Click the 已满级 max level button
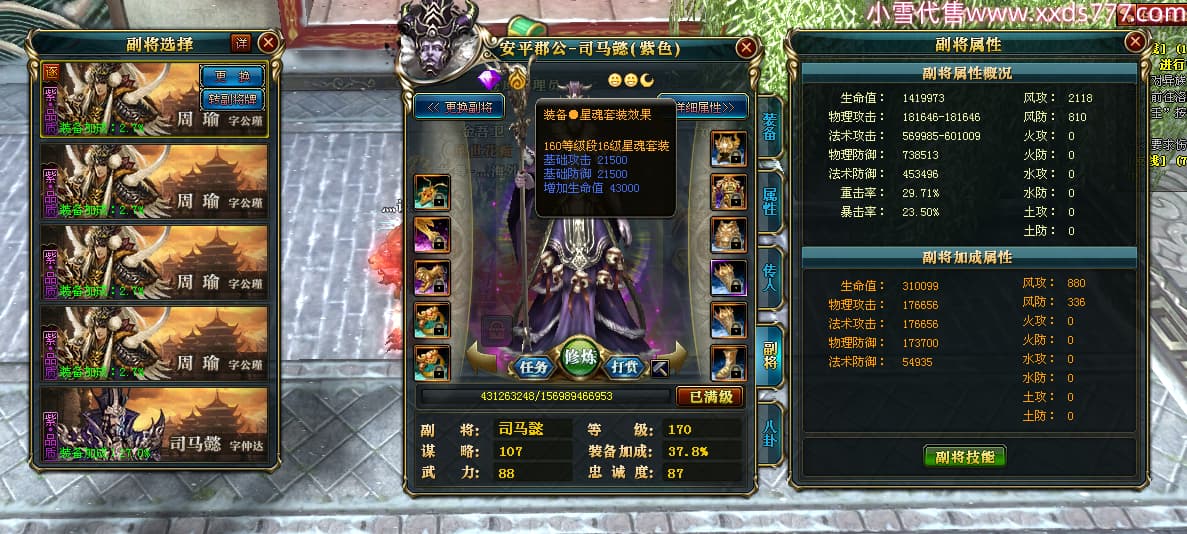The height and width of the screenshot is (534, 1187). 710,397
